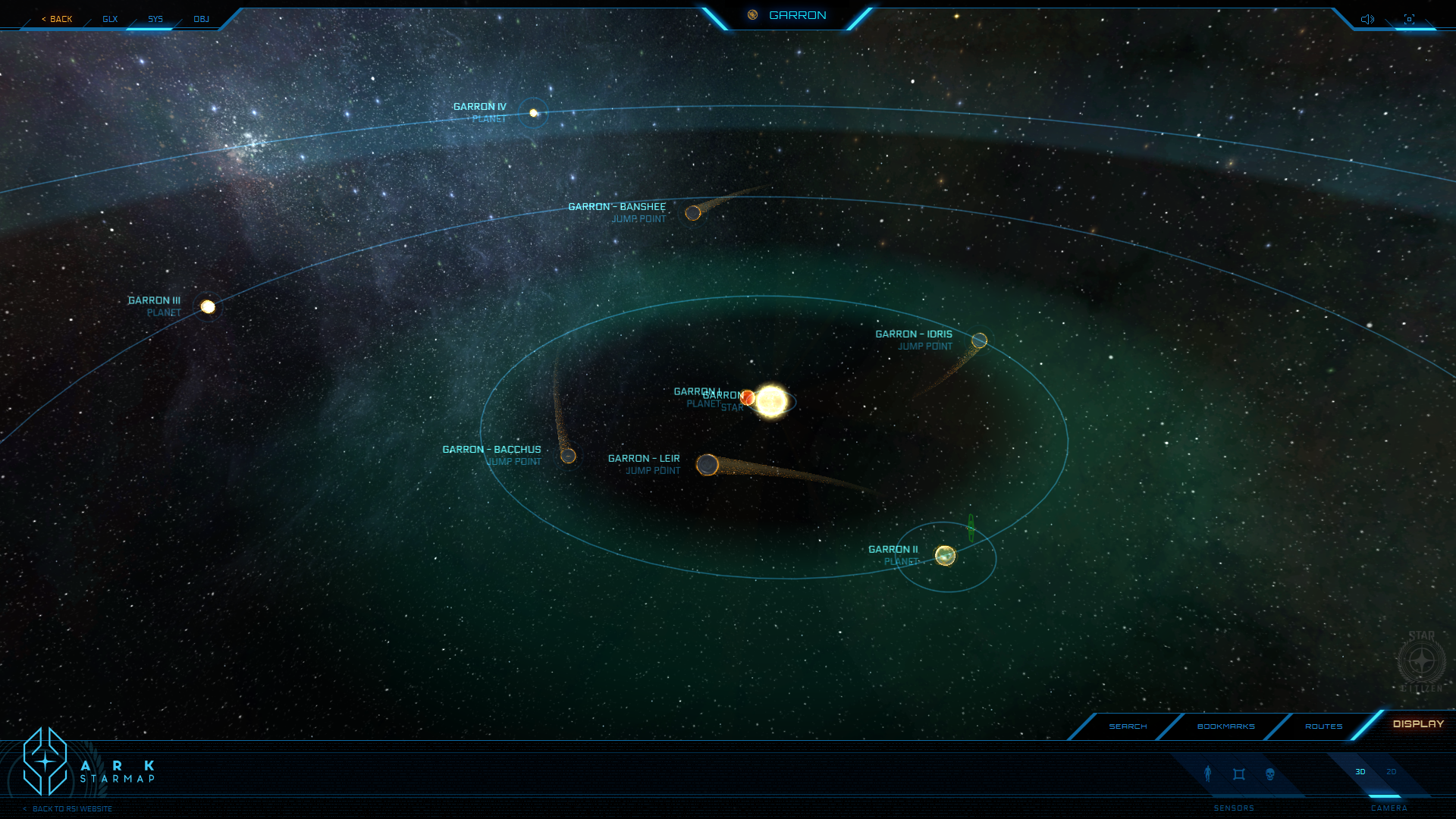The height and width of the screenshot is (819, 1456).
Task: Go back with the BACK button
Action: (x=58, y=19)
